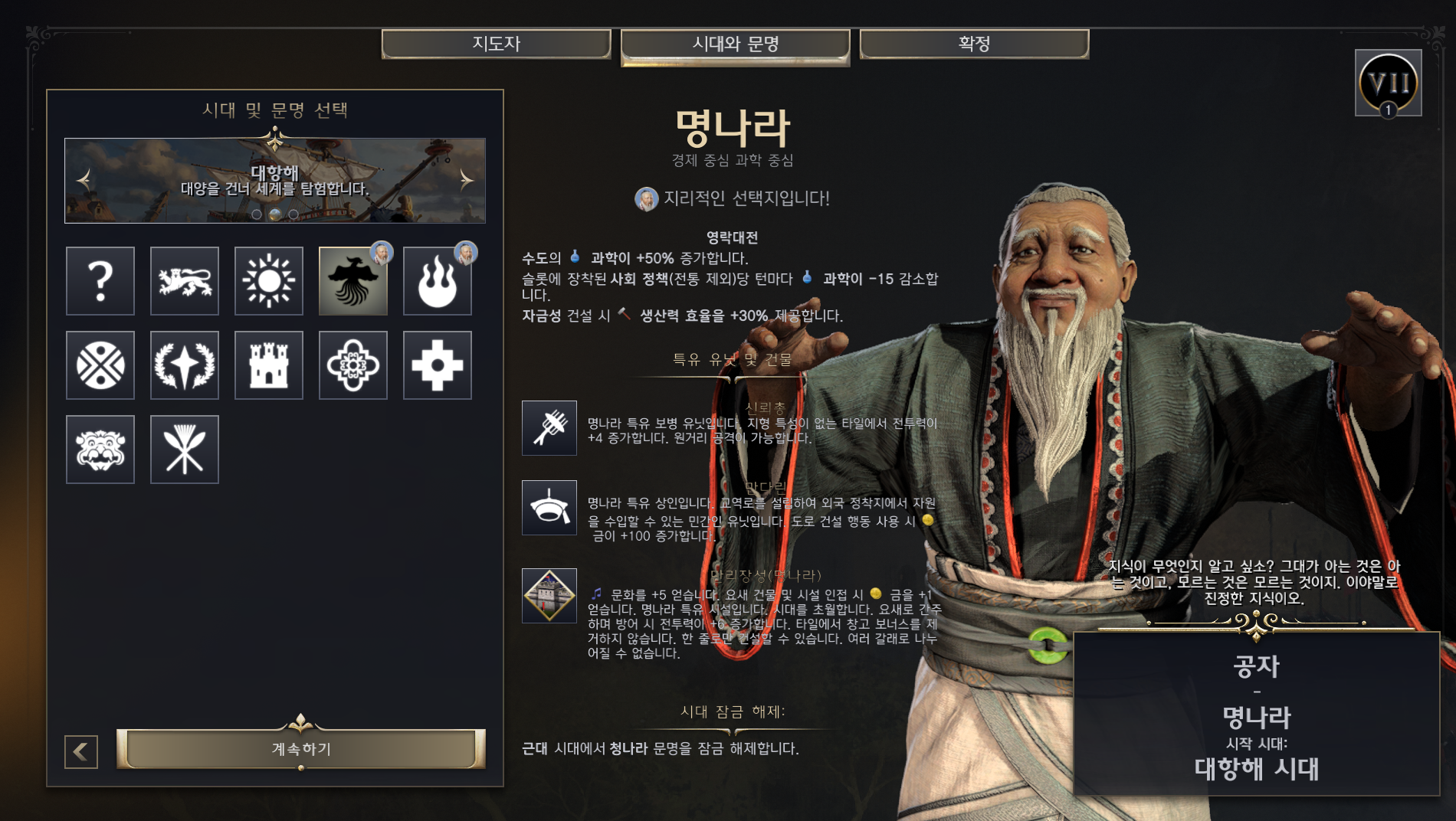Select the lion emblem civilization
This screenshot has height=821, width=1456.
point(185,281)
